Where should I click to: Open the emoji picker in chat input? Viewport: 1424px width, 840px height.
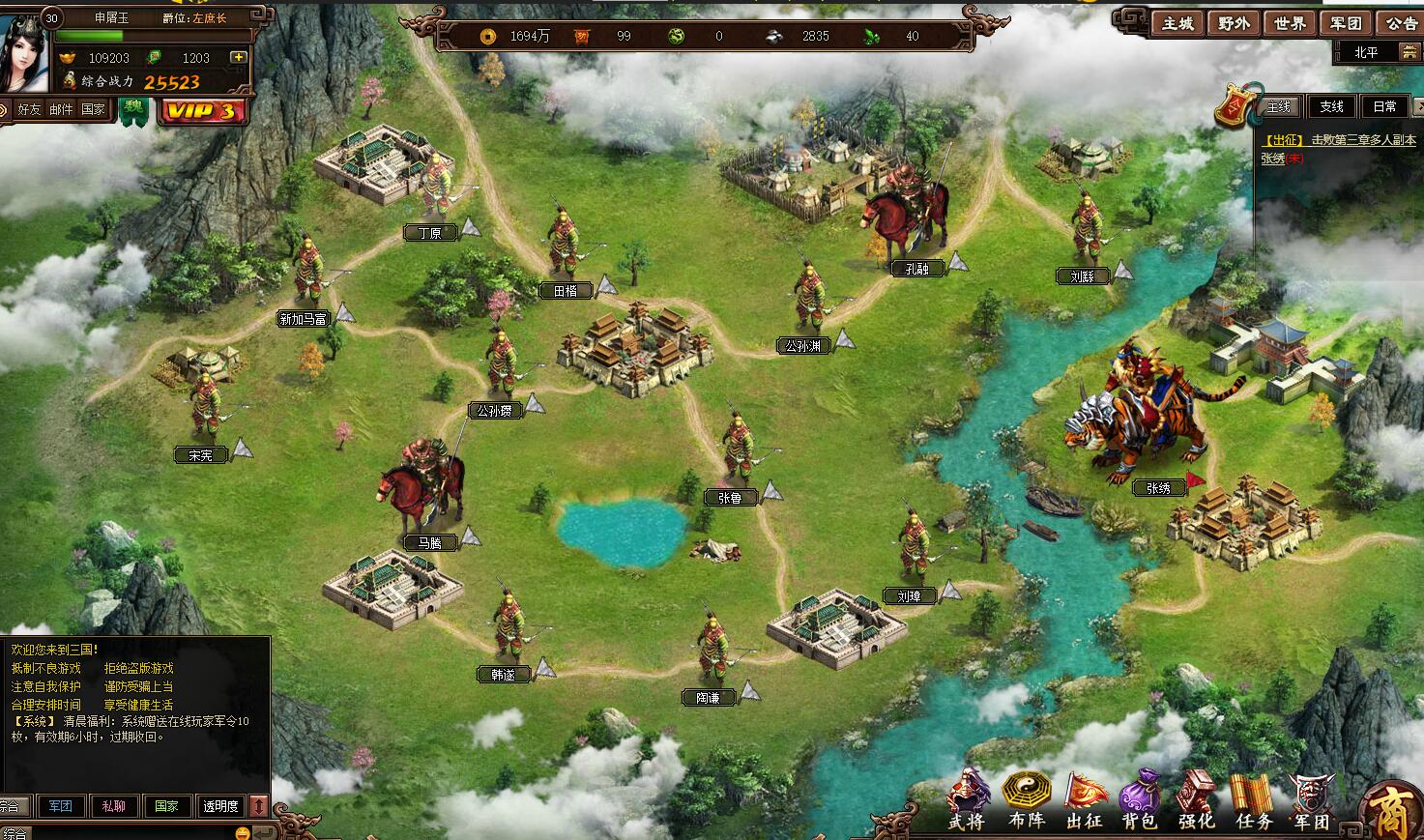pyautogui.click(x=243, y=833)
